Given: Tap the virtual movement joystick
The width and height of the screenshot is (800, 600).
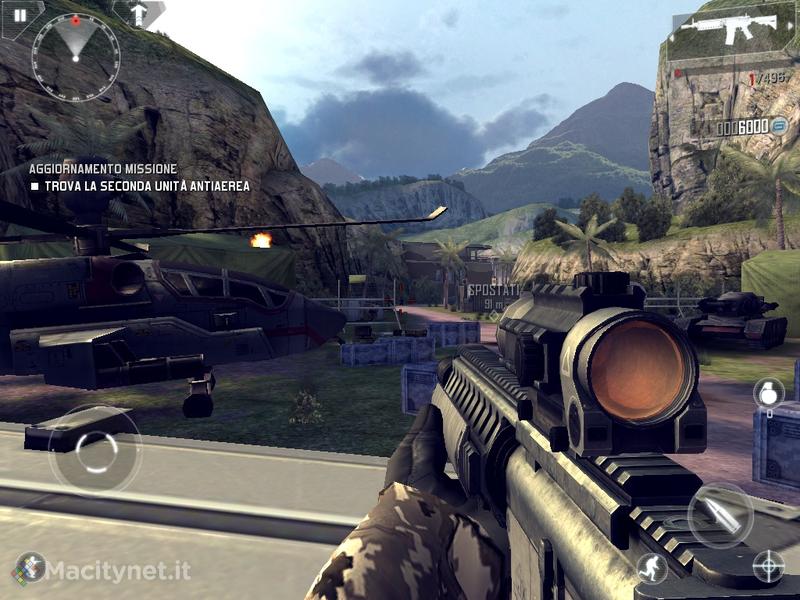Looking at the screenshot, I should coord(95,450).
